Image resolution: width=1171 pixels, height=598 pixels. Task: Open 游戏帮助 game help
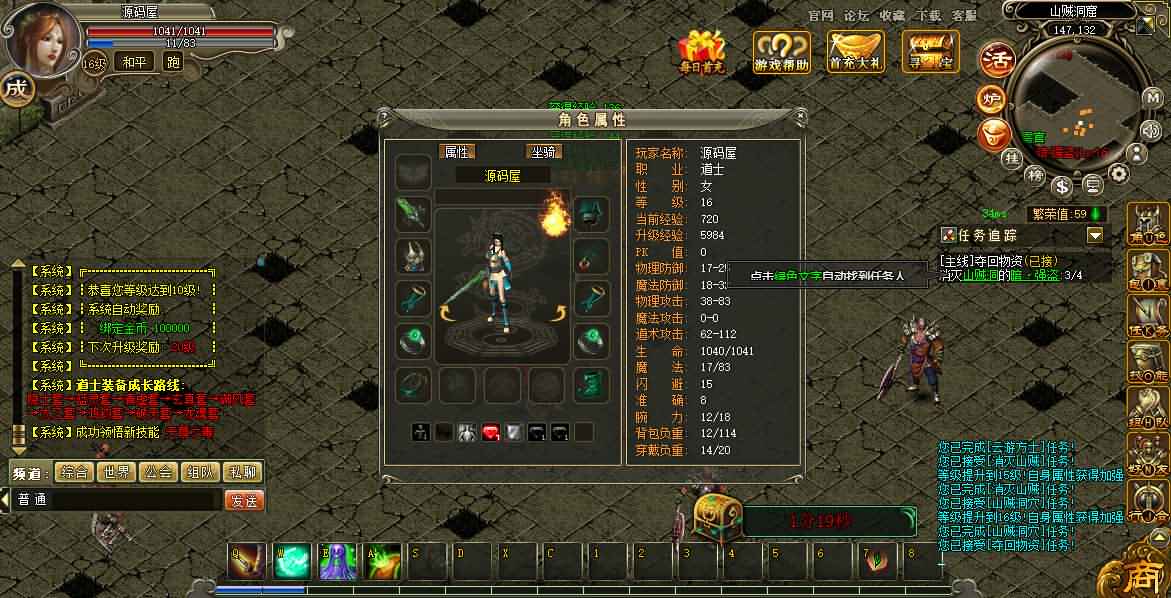click(781, 50)
